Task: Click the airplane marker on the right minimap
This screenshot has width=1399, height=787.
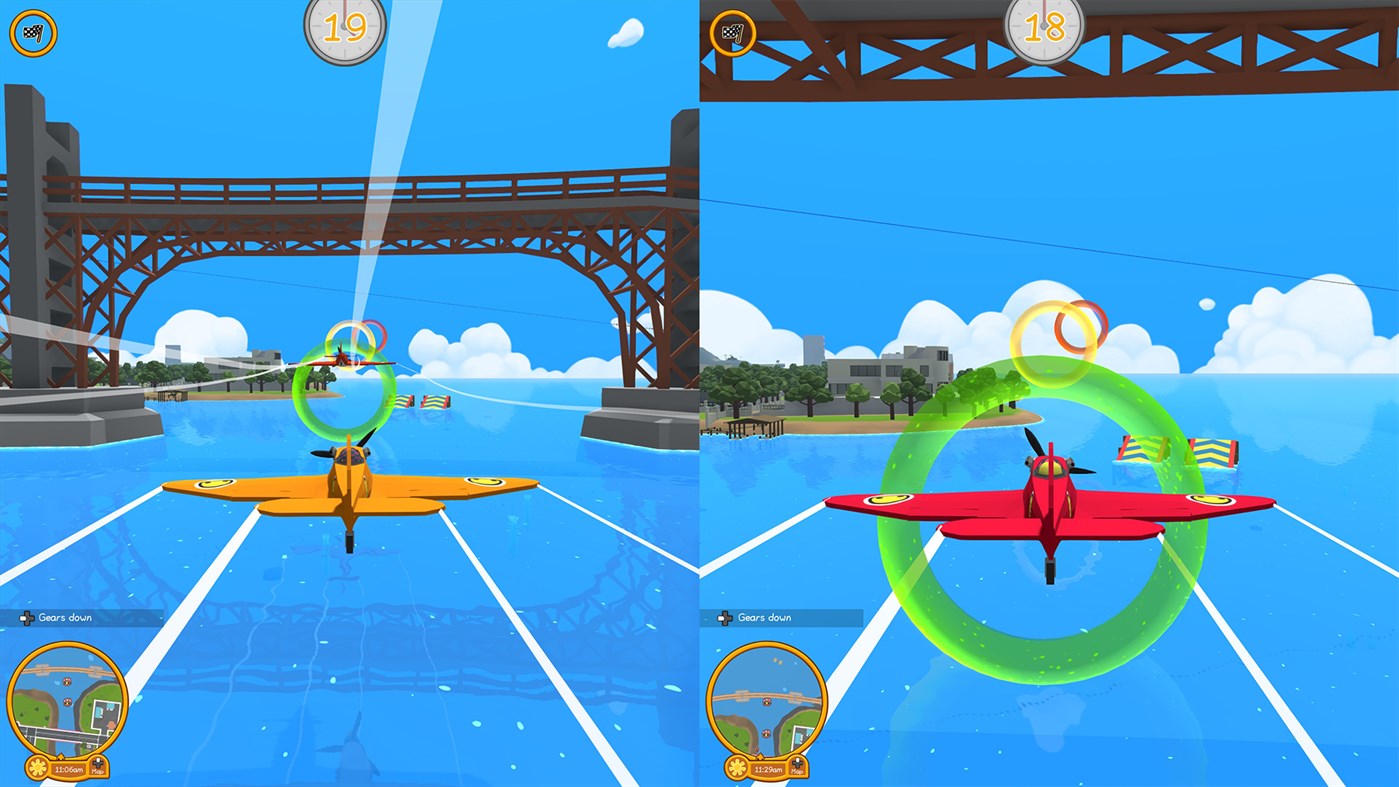Action: pos(766,733)
